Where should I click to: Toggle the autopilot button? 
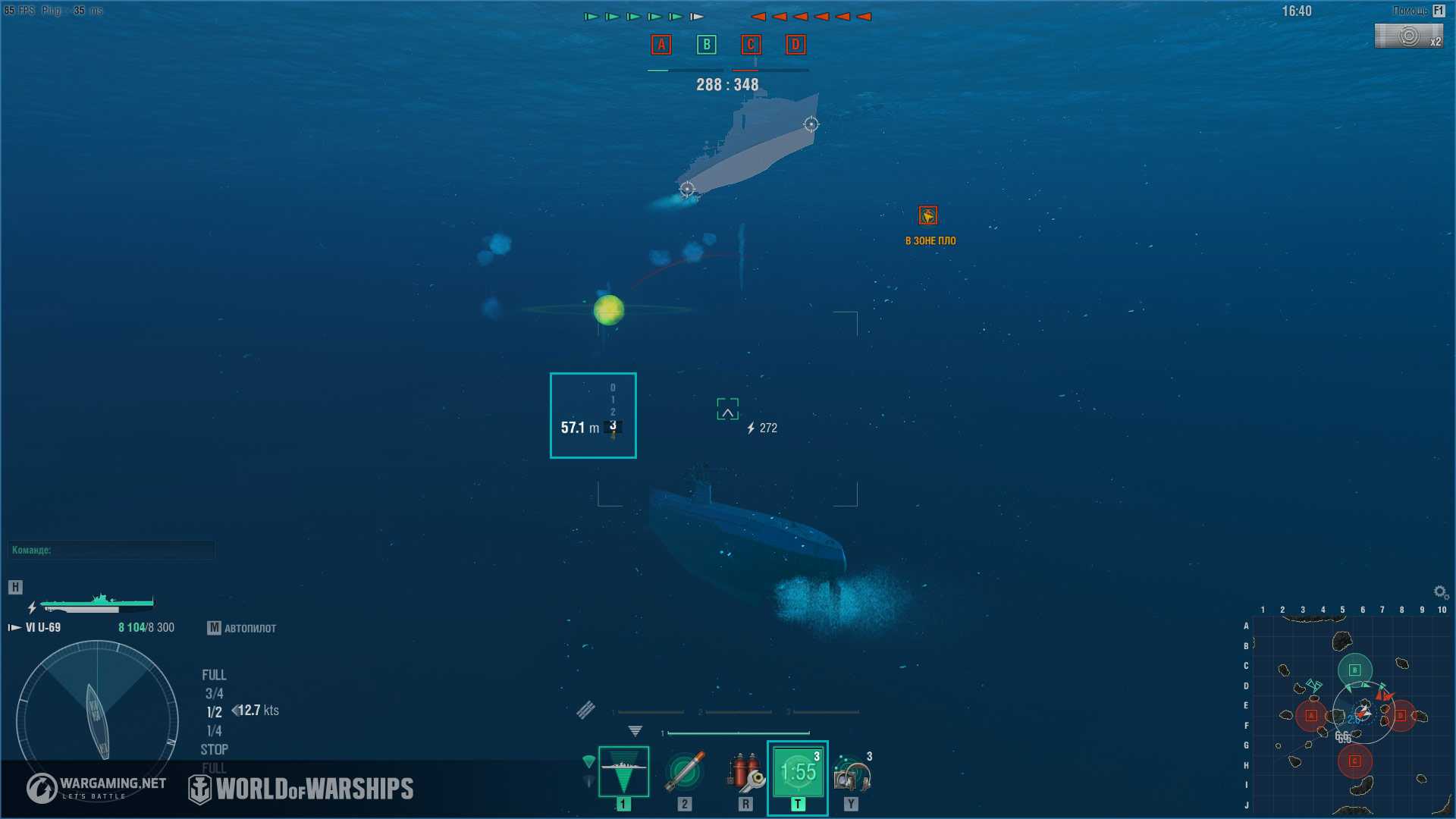[x=242, y=628]
